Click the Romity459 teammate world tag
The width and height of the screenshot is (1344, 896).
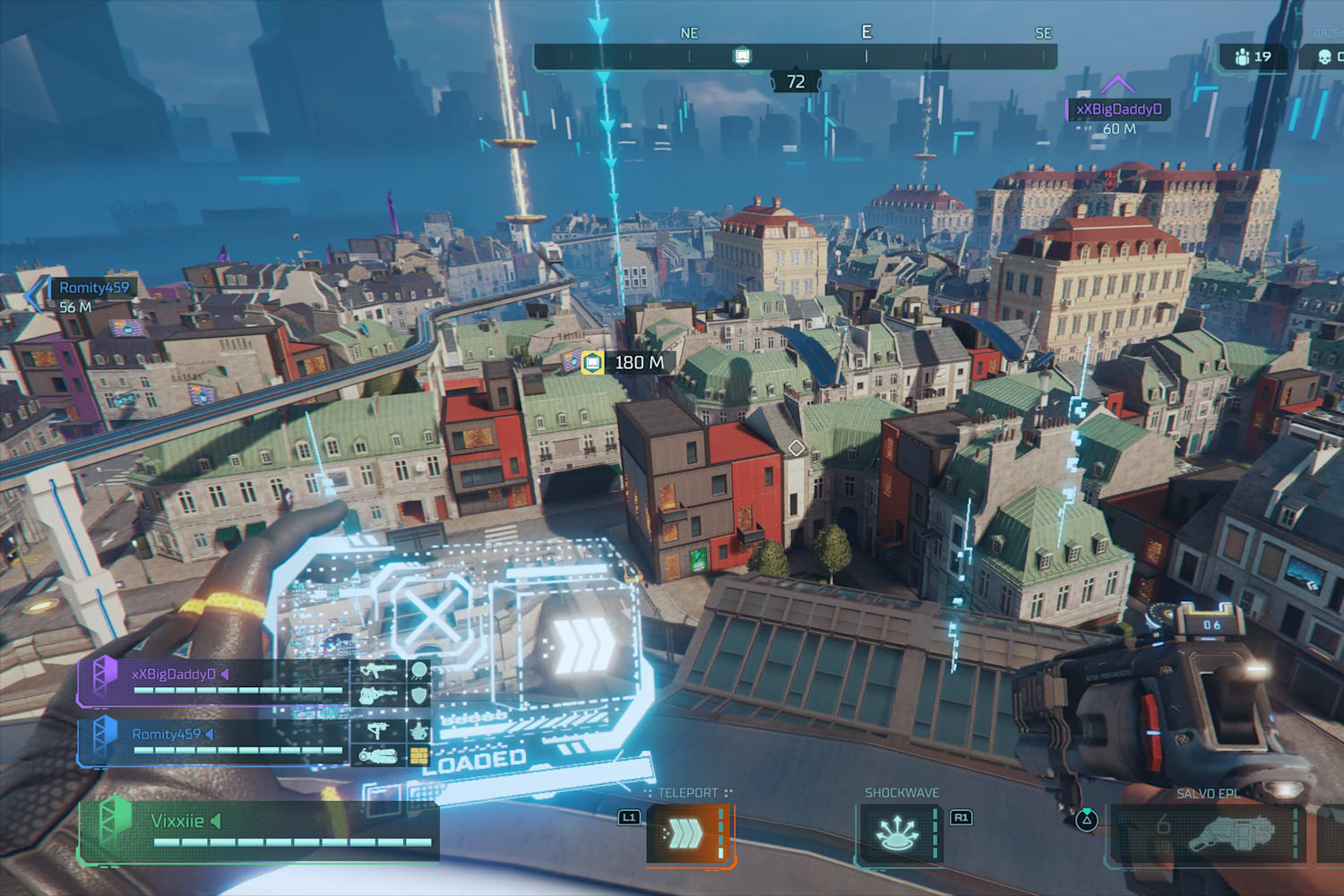coord(93,288)
